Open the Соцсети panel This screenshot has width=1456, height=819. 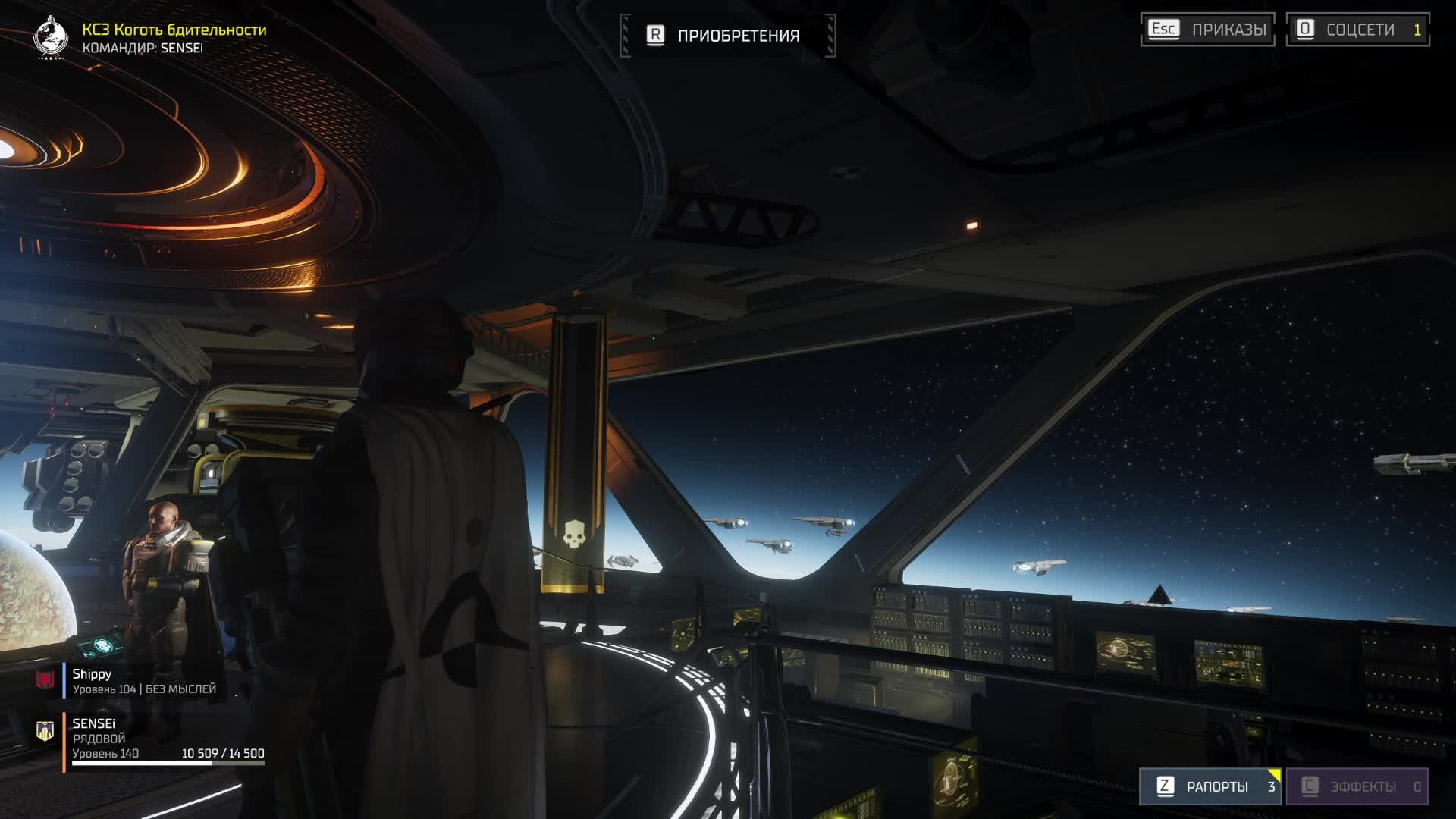[1357, 30]
